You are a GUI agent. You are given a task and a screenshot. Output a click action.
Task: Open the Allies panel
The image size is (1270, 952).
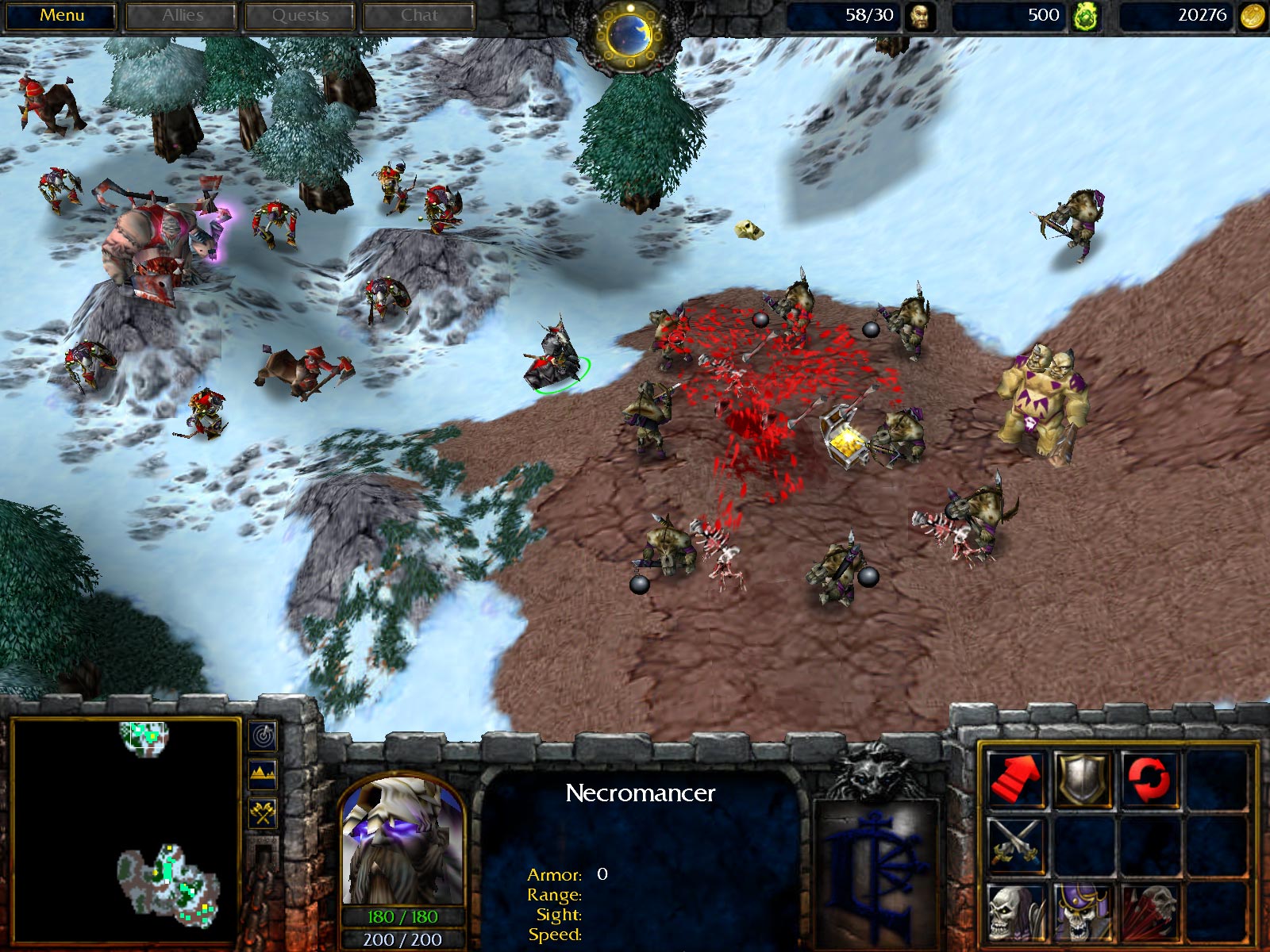coord(183,13)
